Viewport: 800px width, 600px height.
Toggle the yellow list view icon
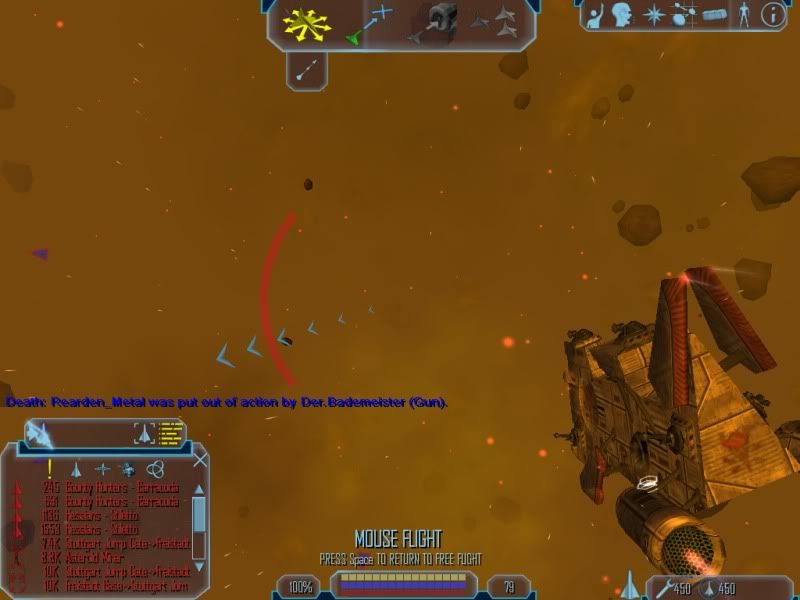tap(172, 433)
